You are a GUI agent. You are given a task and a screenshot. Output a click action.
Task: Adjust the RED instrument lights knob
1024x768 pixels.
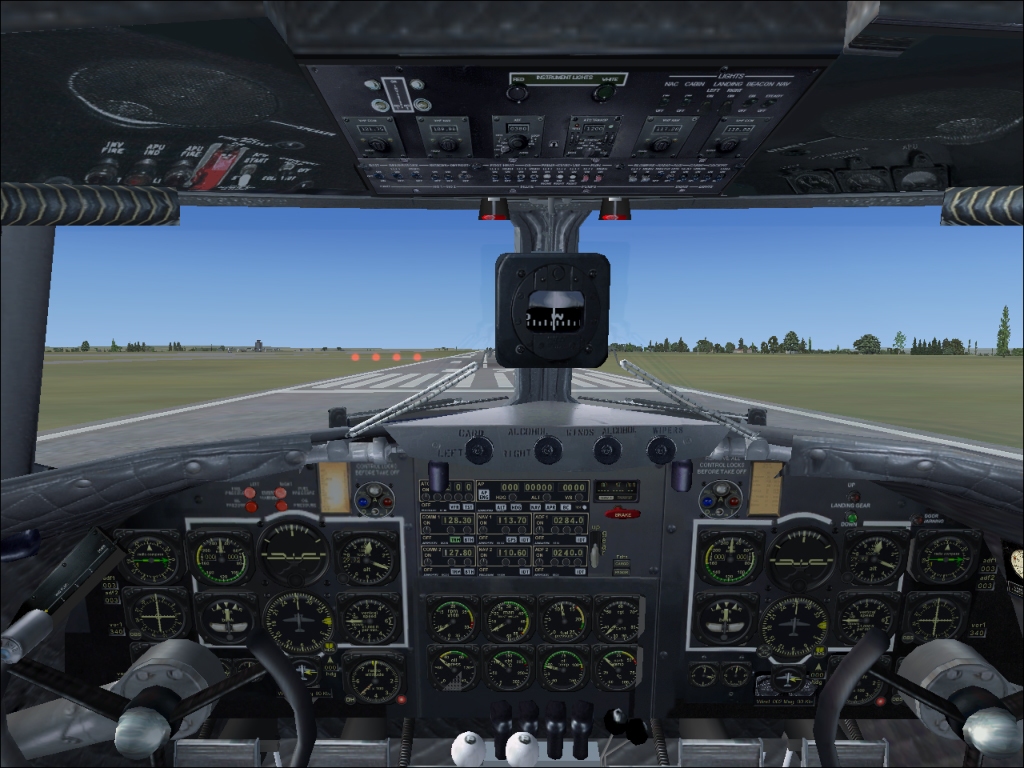[x=517, y=93]
